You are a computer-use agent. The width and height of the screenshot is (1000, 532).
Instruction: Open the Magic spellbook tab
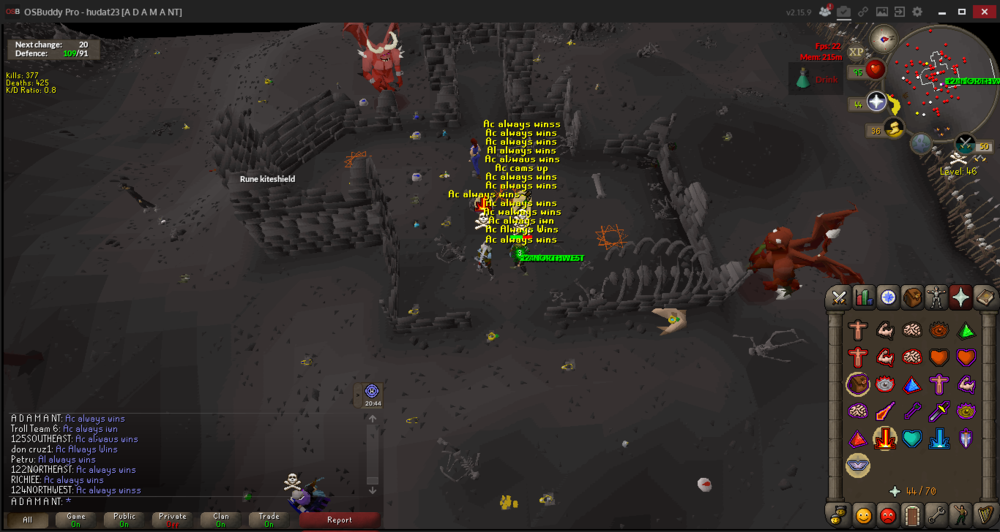(x=985, y=296)
